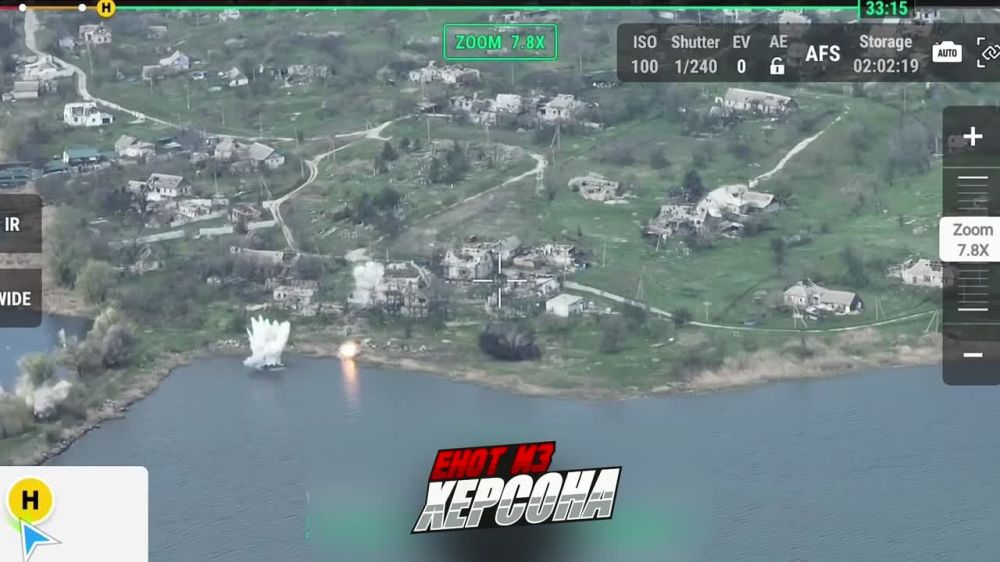Select the yellow H home marker on the minimap
This screenshot has width=1000, height=562.
(x=30, y=500)
